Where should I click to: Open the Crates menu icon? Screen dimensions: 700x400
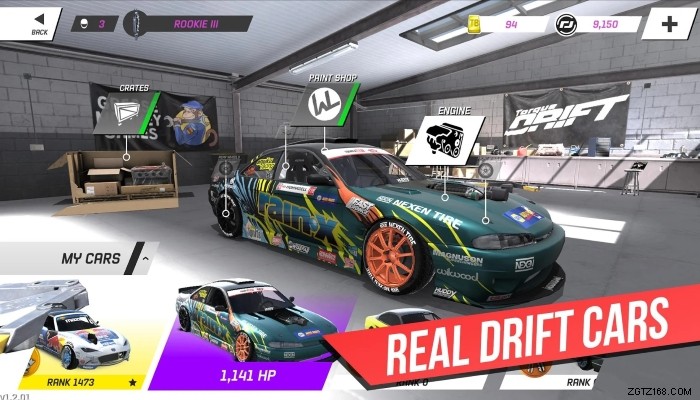click(126, 112)
